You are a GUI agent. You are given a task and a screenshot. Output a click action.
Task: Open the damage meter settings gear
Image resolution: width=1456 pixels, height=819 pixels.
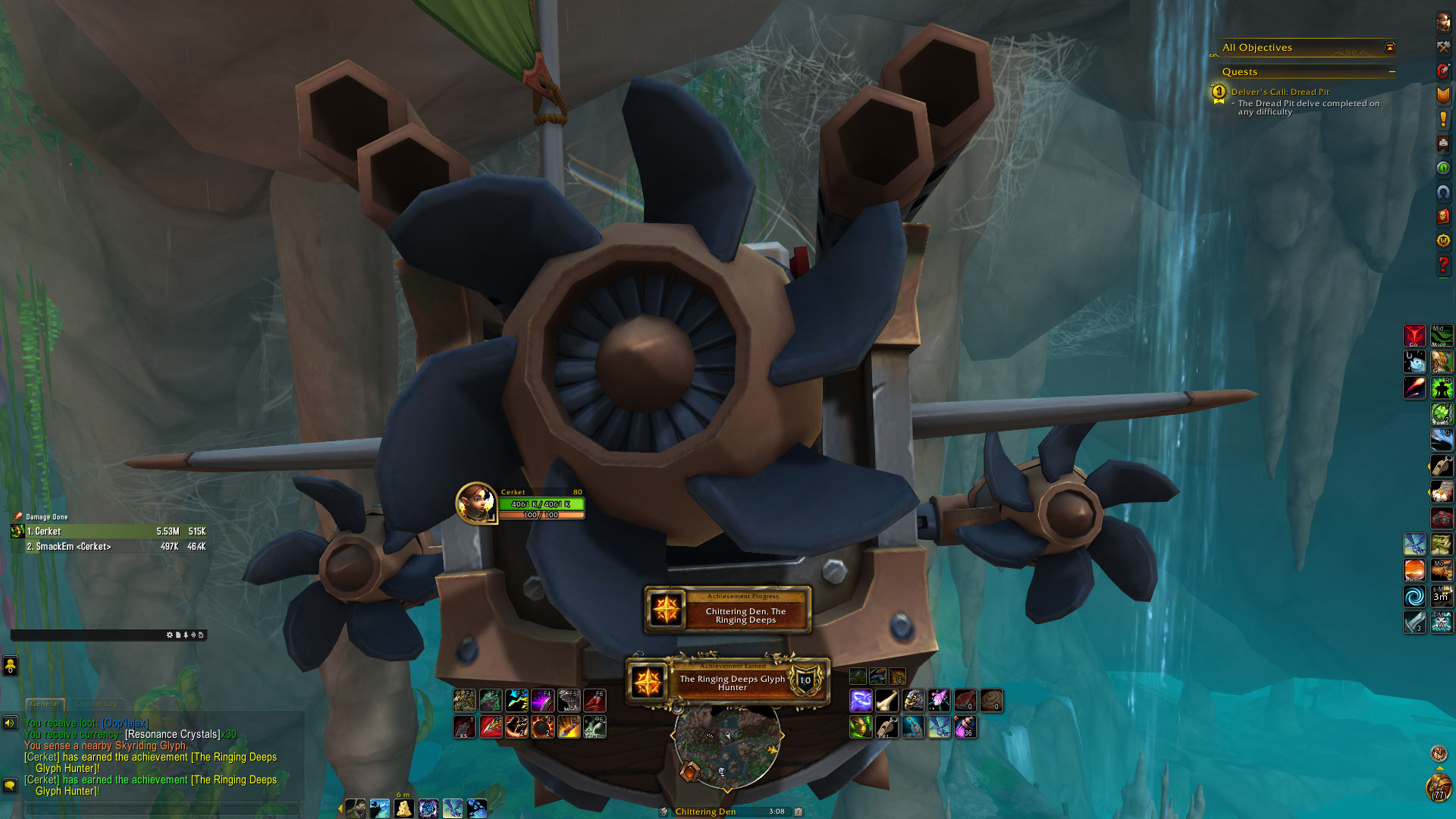pyautogui.click(x=169, y=635)
